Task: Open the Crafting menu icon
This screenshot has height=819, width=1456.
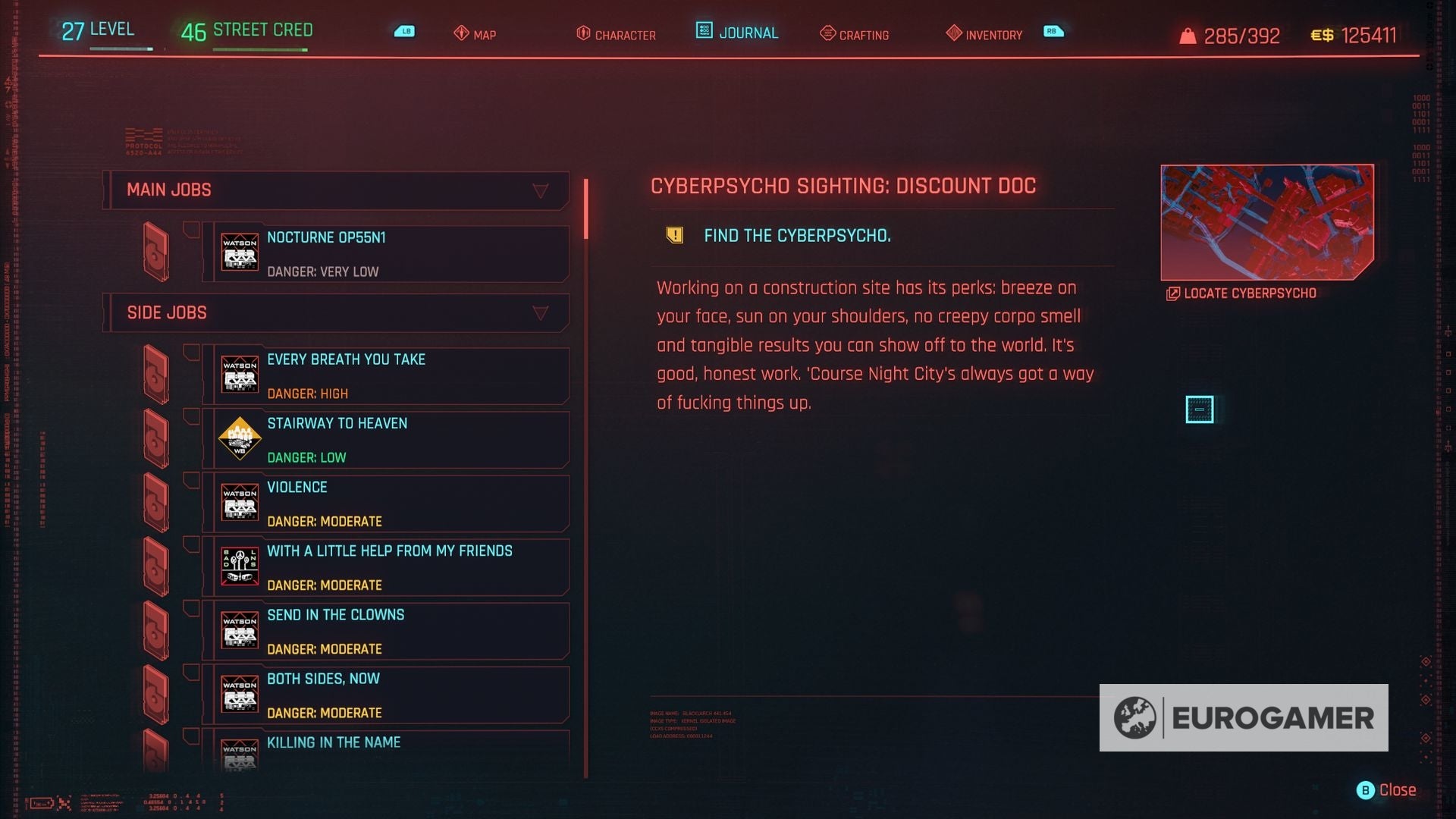Action: click(825, 34)
